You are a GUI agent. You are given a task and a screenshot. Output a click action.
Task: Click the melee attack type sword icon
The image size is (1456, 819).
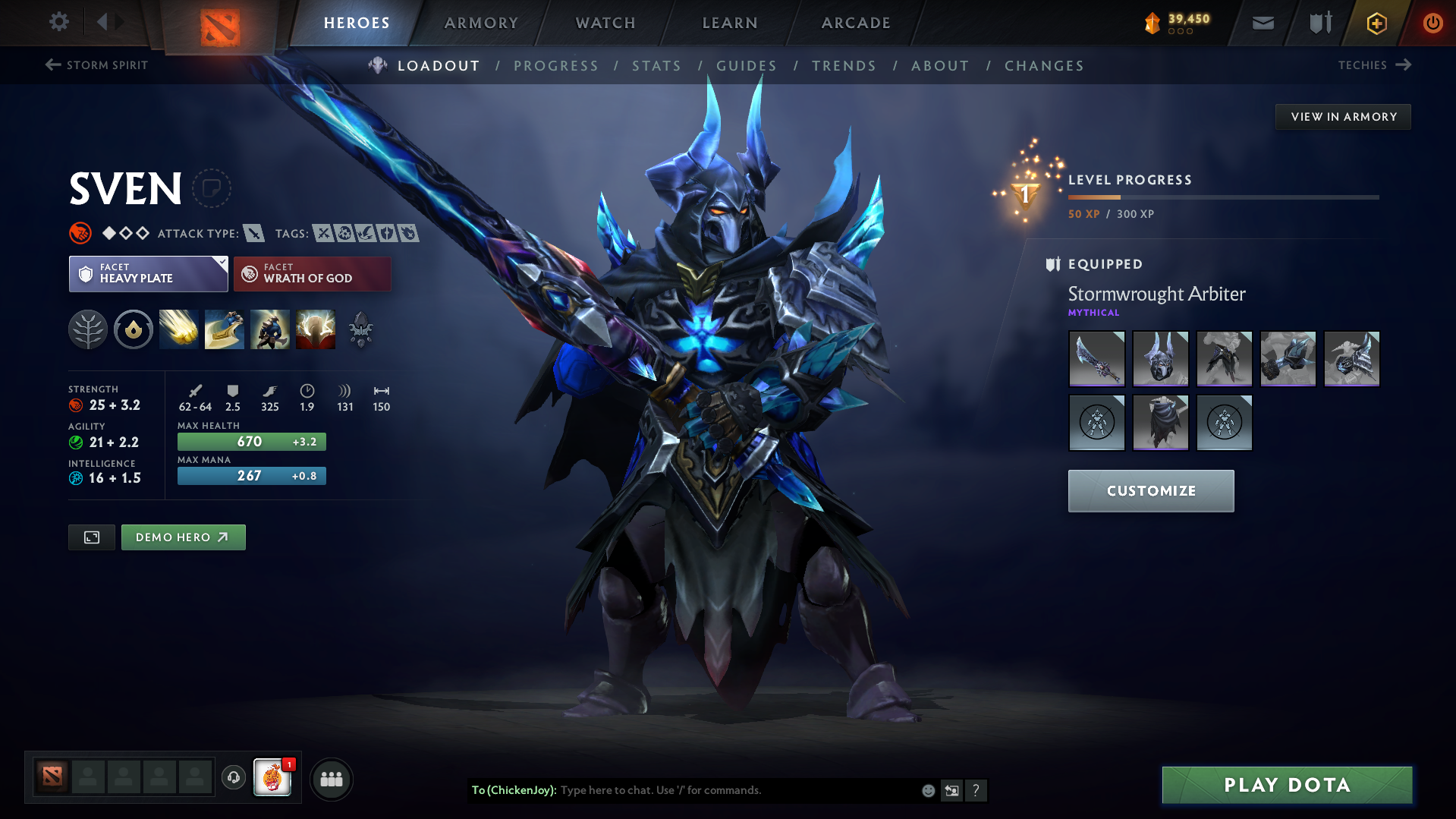(253, 233)
